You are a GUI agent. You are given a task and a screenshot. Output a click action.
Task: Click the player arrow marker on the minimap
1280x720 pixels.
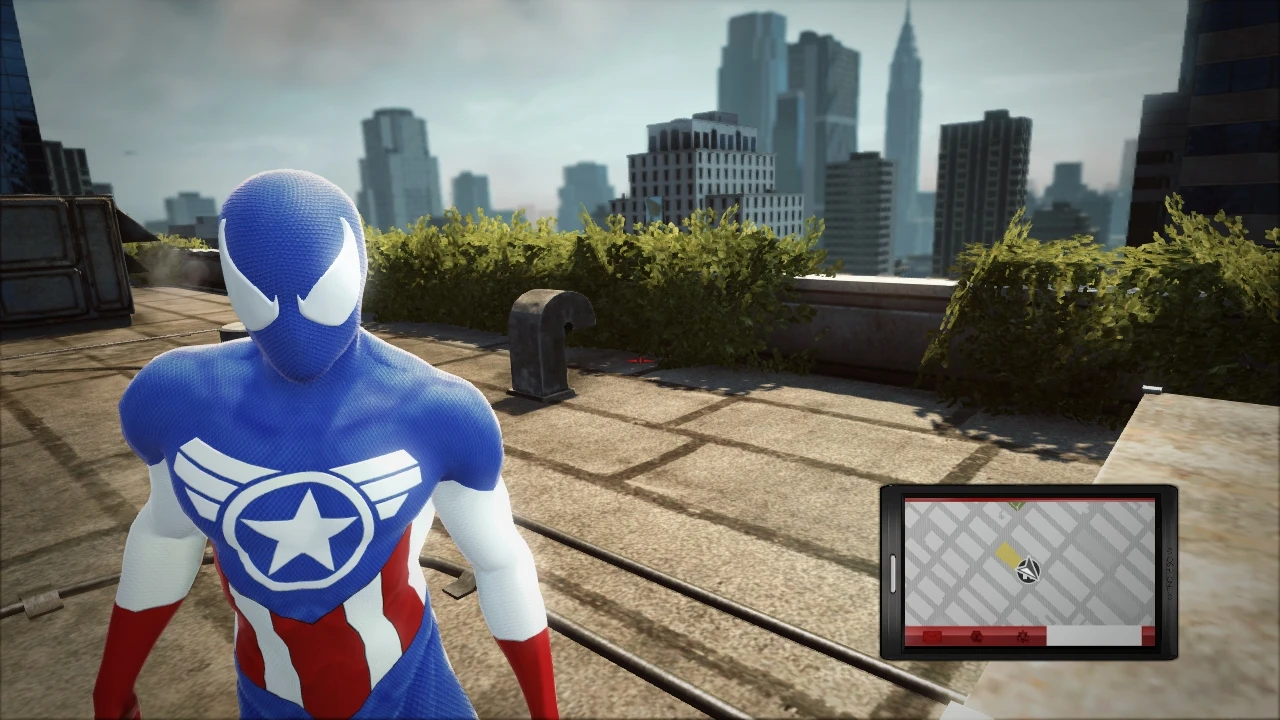coord(1028,570)
